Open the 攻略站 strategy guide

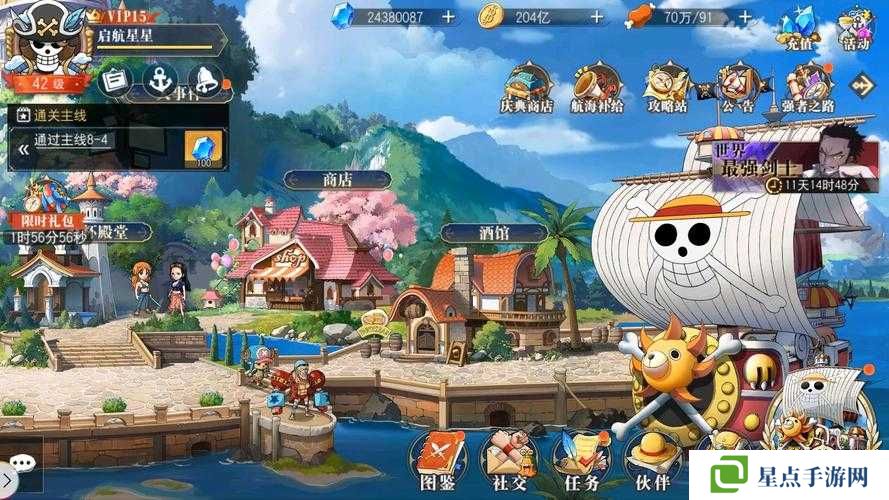coord(667,87)
